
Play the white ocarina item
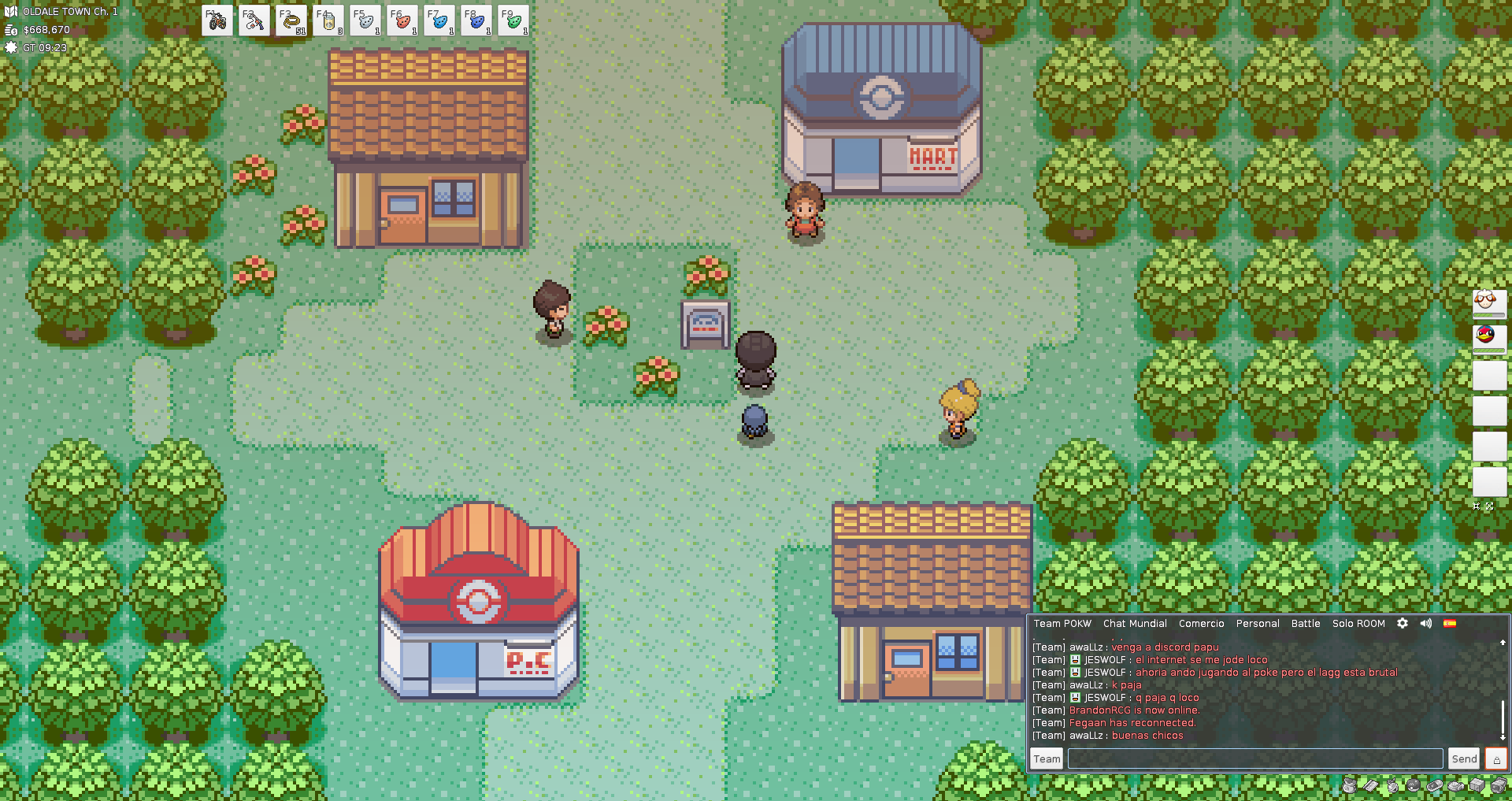(x=365, y=21)
